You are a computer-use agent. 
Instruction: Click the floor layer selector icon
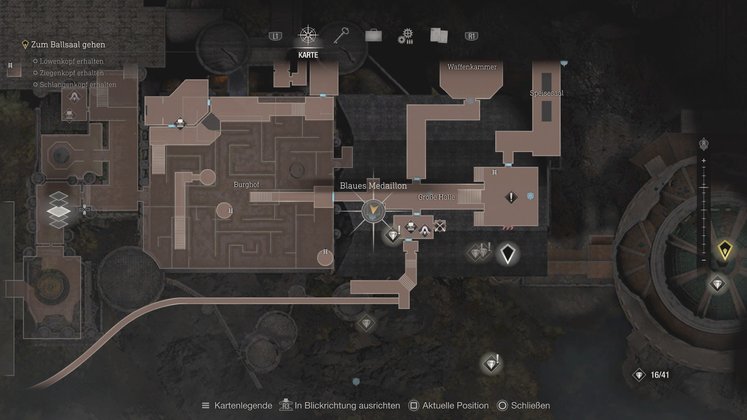pyautogui.click(x=60, y=207)
